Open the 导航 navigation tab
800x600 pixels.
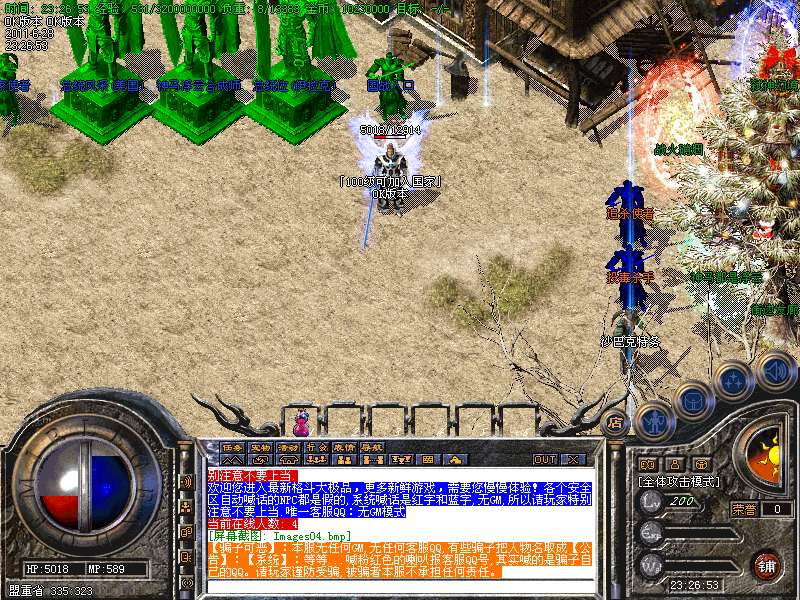372,447
